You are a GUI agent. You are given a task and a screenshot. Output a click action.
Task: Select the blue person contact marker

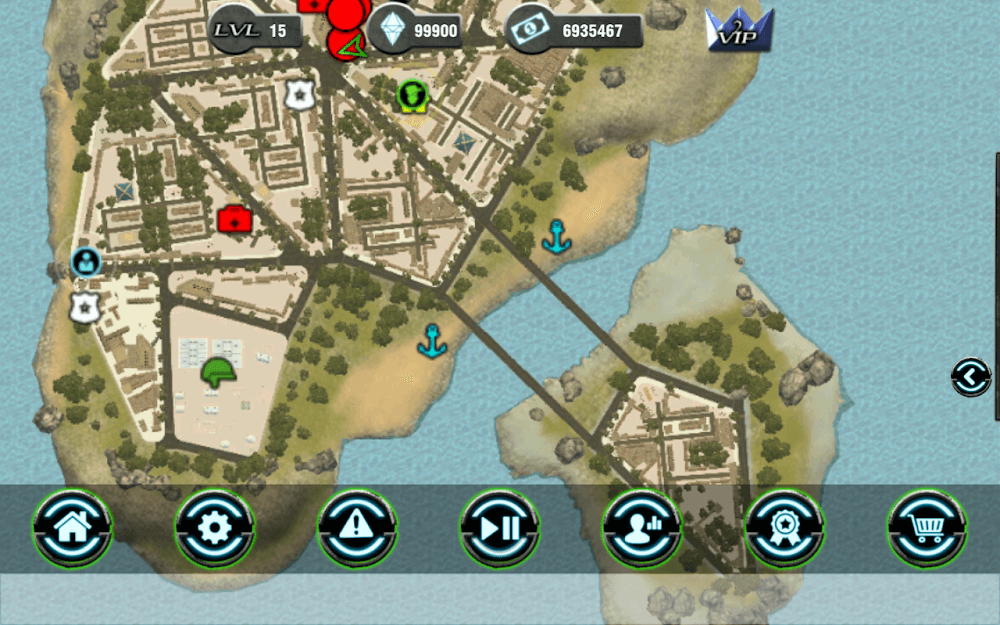[x=87, y=262]
